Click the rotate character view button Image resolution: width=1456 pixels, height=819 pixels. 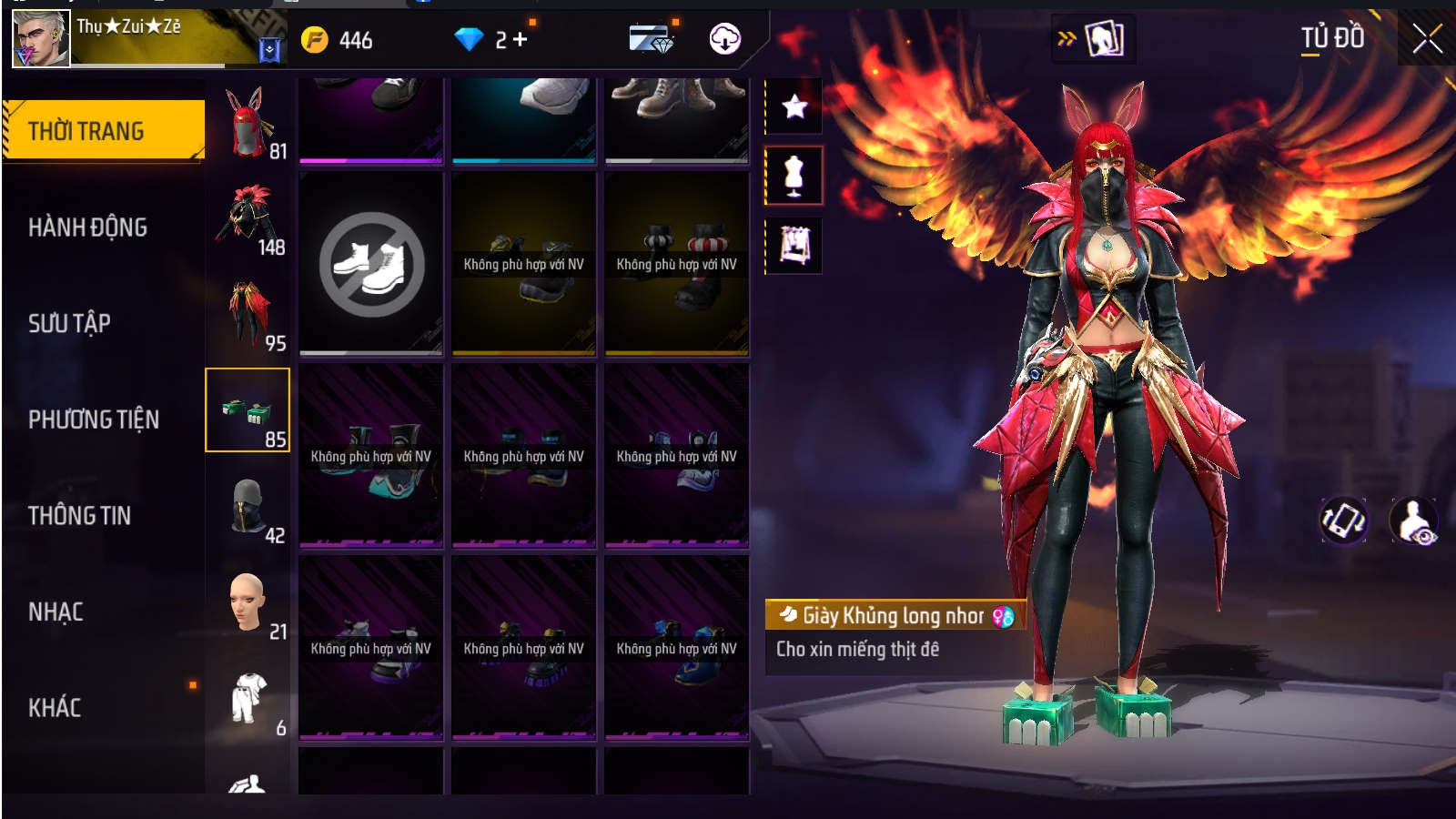(1343, 521)
